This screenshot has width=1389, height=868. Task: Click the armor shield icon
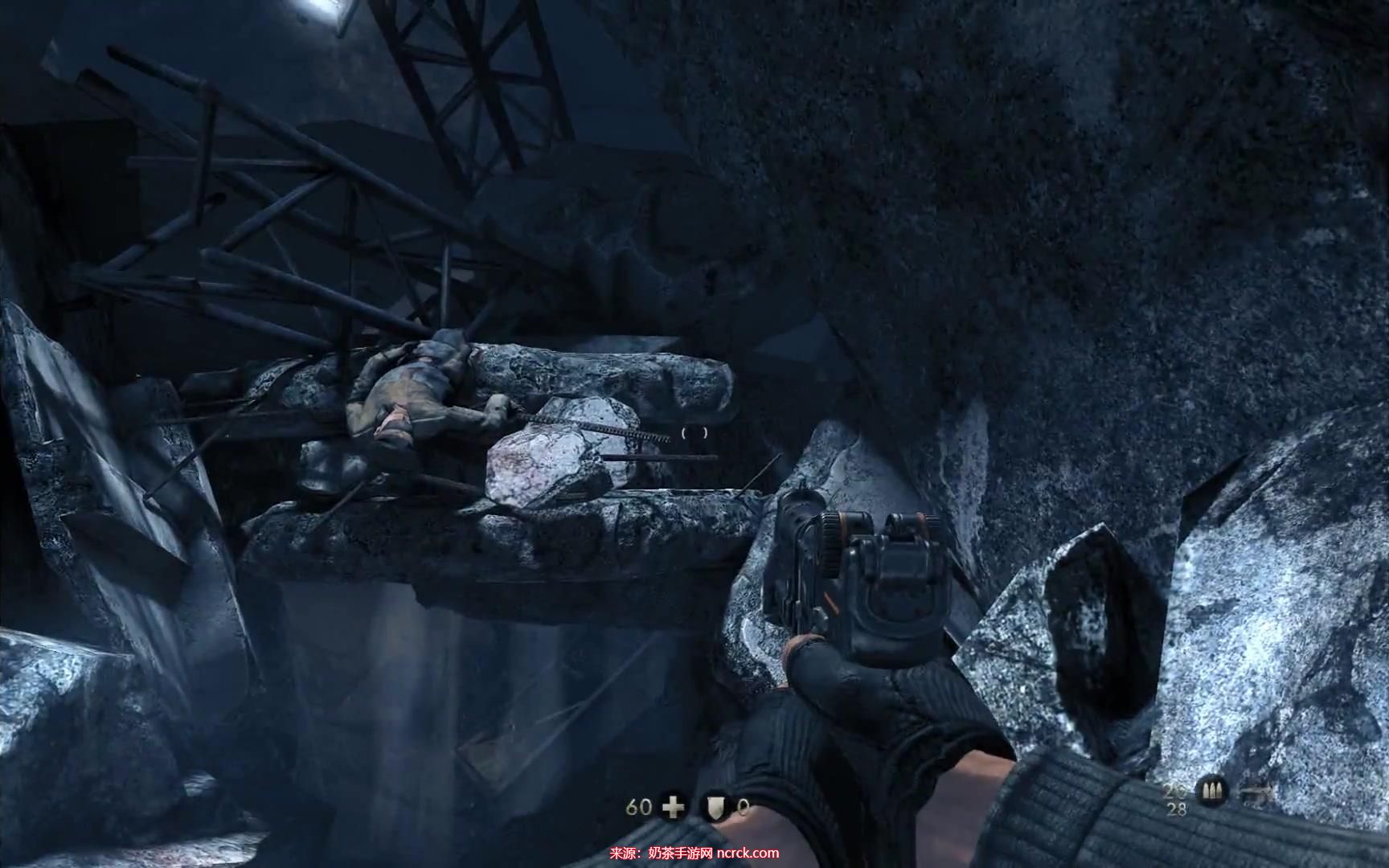pos(715,806)
